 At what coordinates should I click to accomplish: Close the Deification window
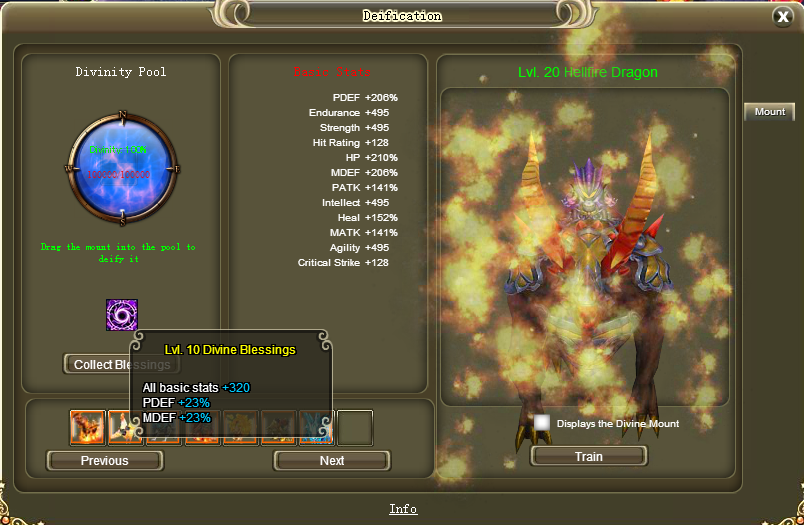coord(782,17)
